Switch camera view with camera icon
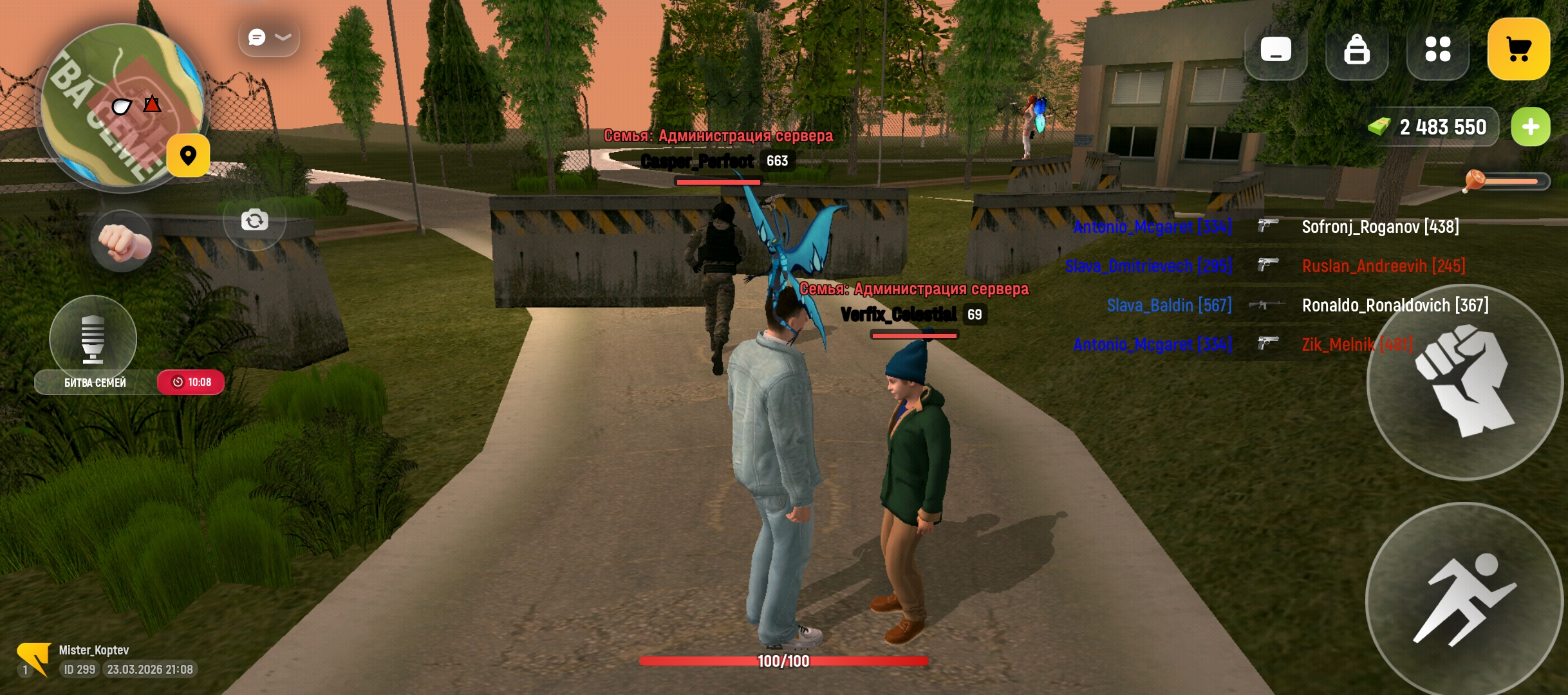Screen dimensions: 1568x695 click(x=254, y=221)
